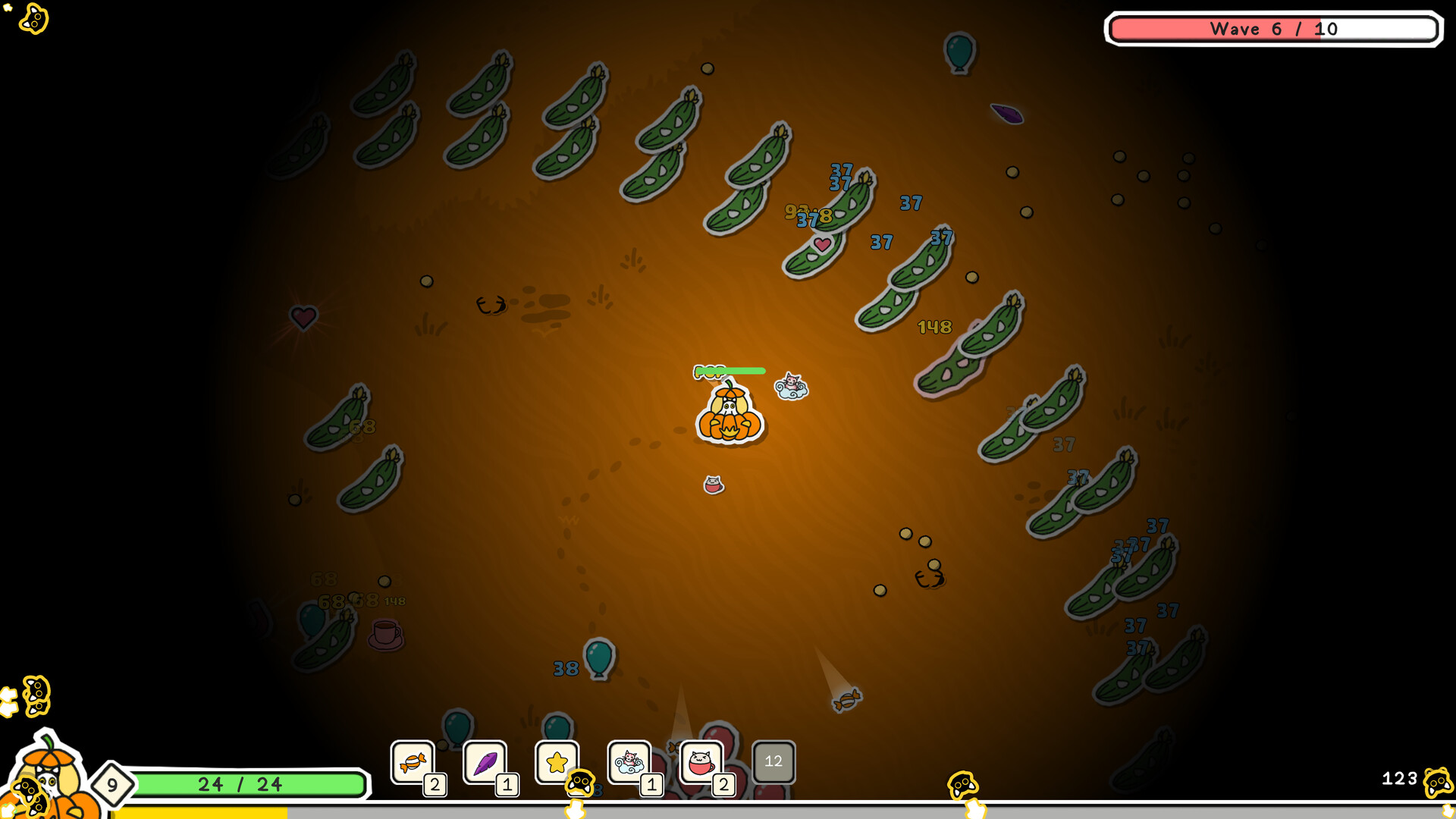The width and height of the screenshot is (1456, 819).
Task: Click the Wave 6 / 10 progress bar
Action: tap(1274, 29)
